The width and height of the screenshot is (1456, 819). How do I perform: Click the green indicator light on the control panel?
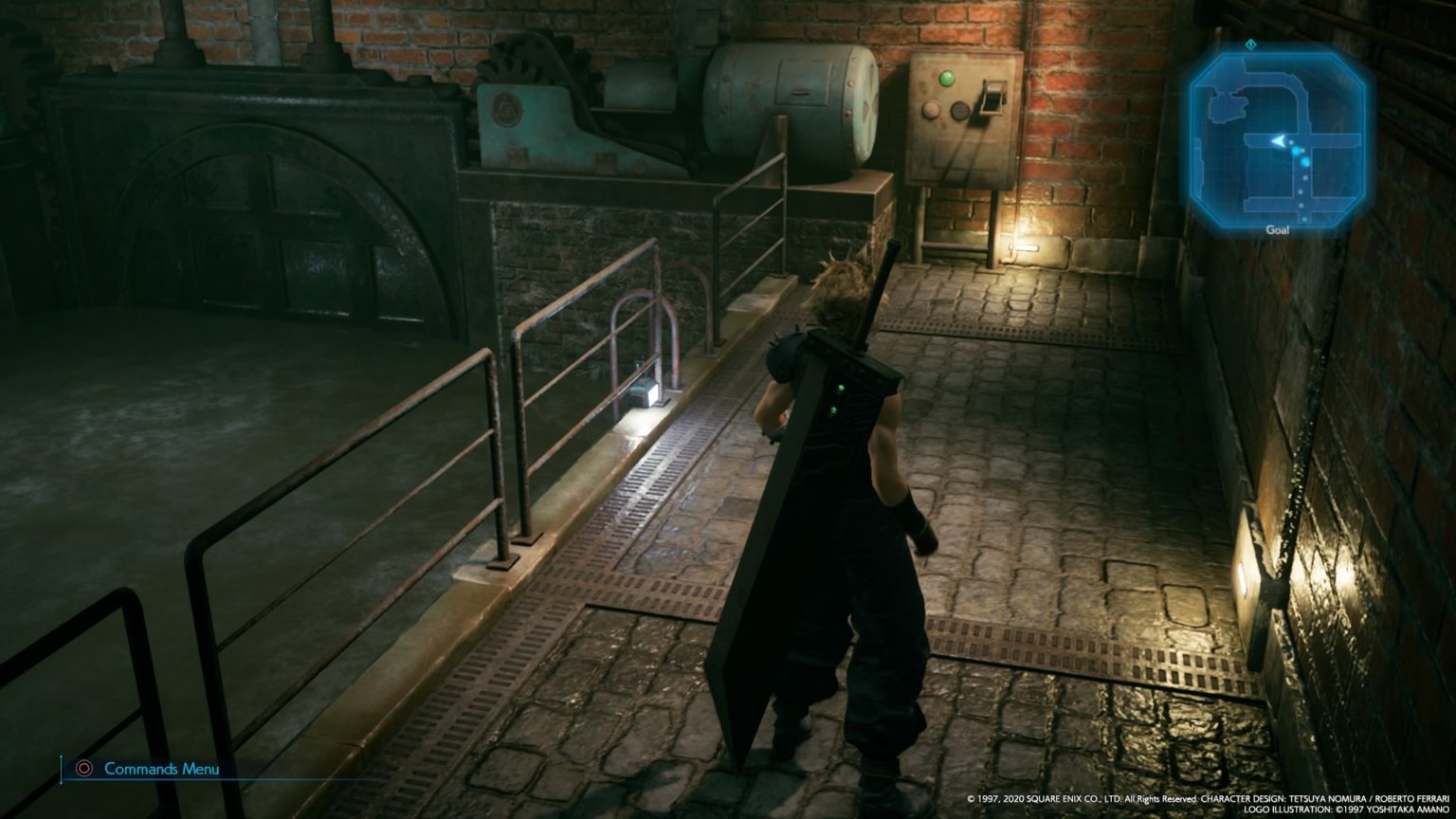tap(947, 79)
